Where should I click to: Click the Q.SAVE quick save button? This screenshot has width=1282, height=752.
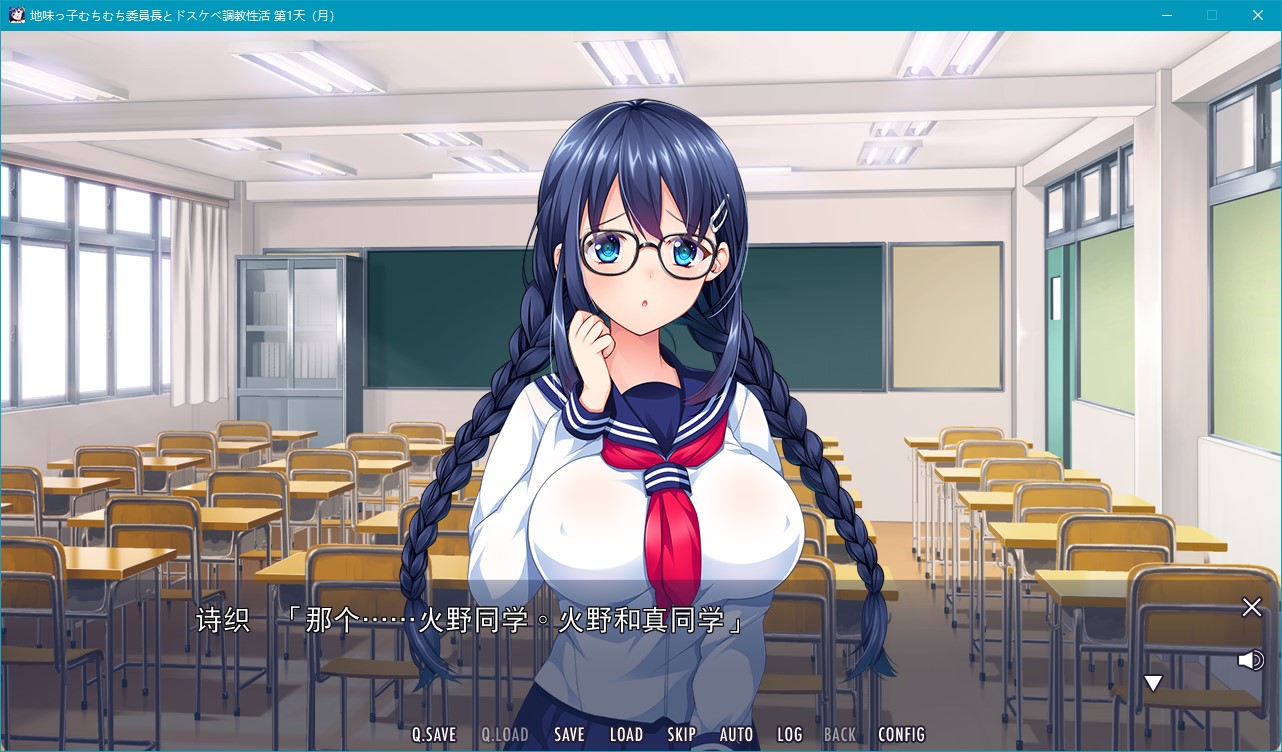pyautogui.click(x=434, y=734)
